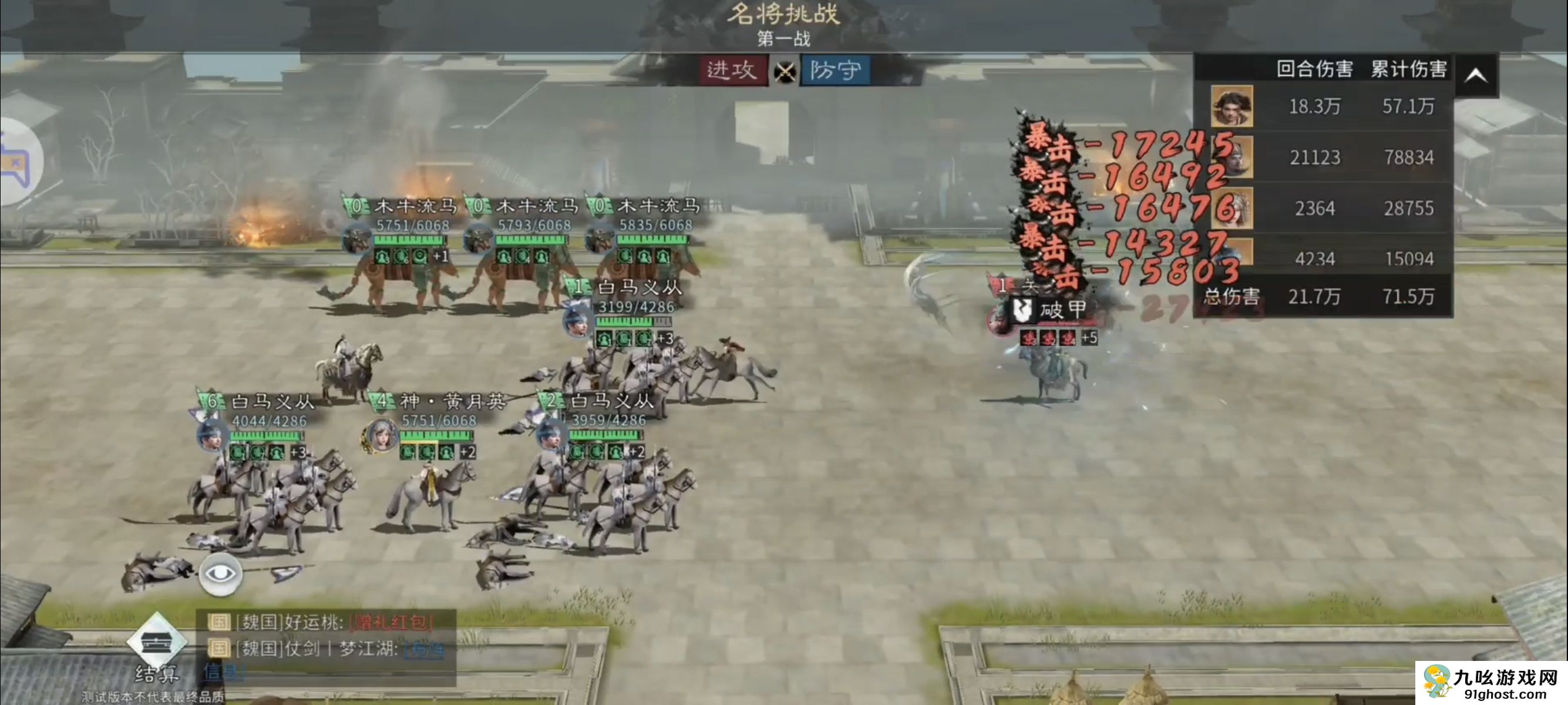Open the chat bubble on left edge
Image resolution: width=1568 pixels, height=705 pixels.
click(x=17, y=162)
